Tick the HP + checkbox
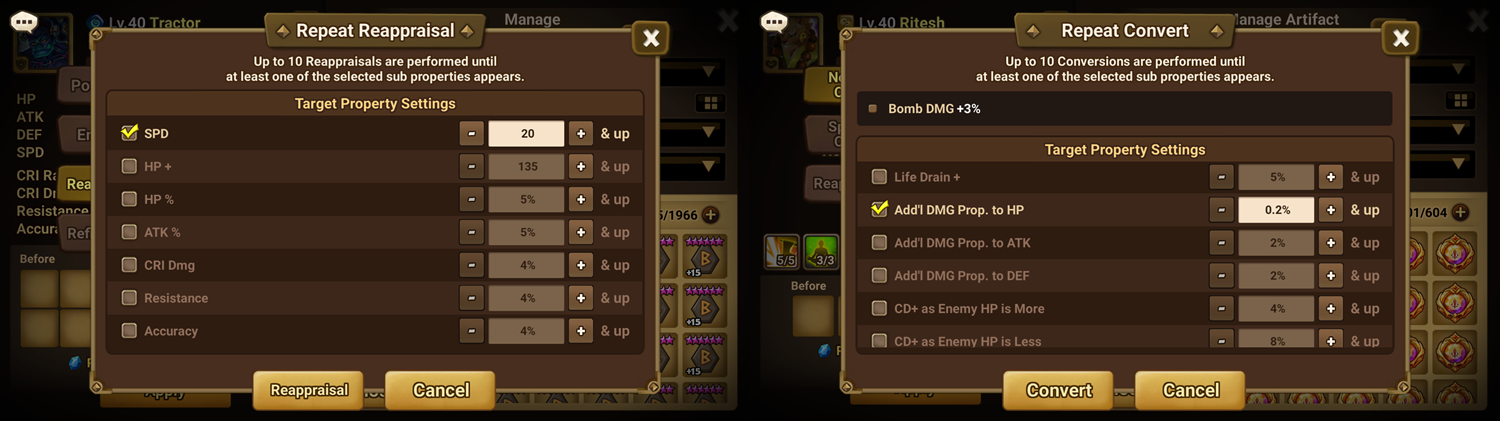The image size is (1500, 421). click(x=129, y=166)
